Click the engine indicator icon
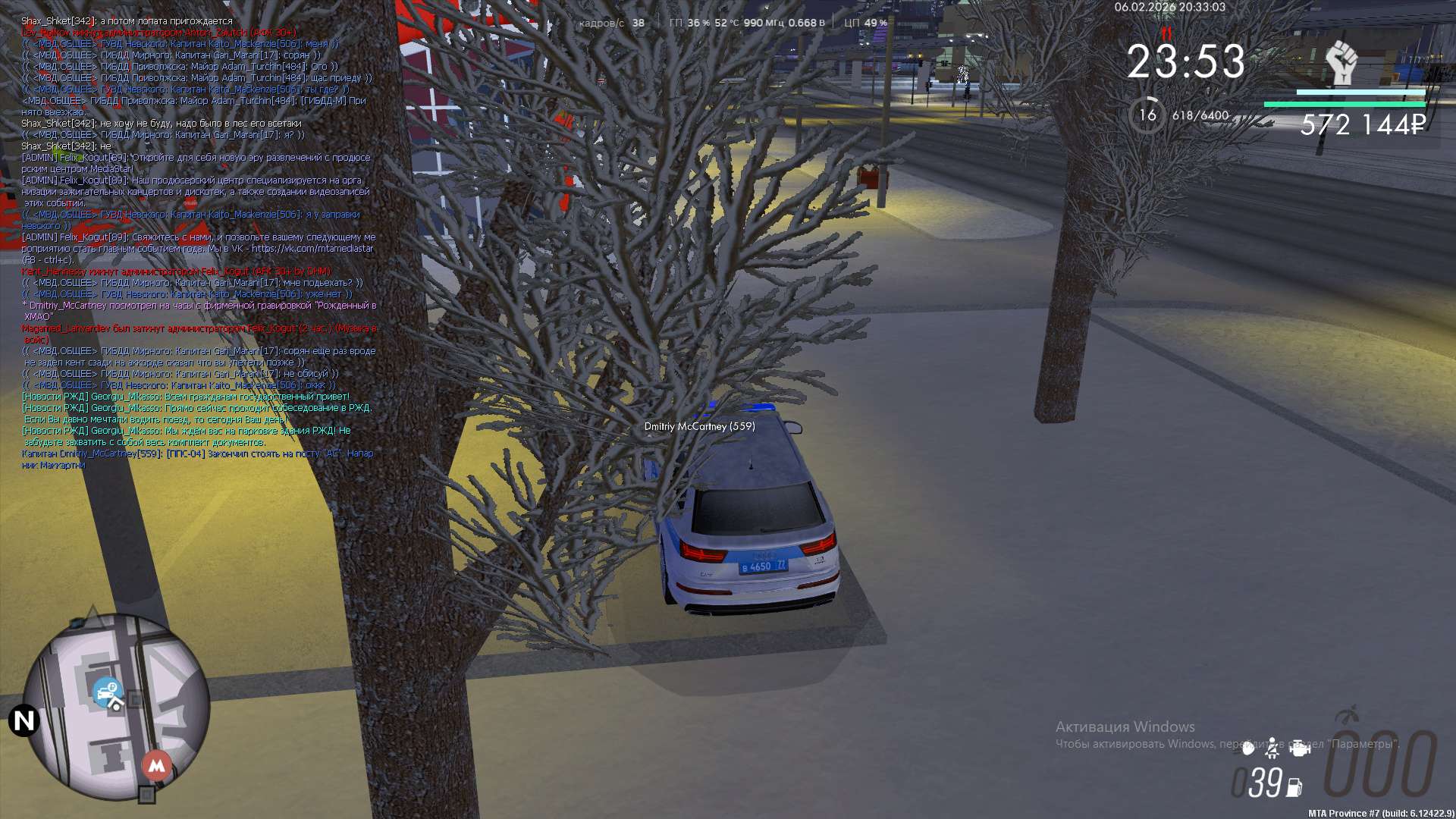Image resolution: width=1456 pixels, height=819 pixels. [x=1300, y=748]
